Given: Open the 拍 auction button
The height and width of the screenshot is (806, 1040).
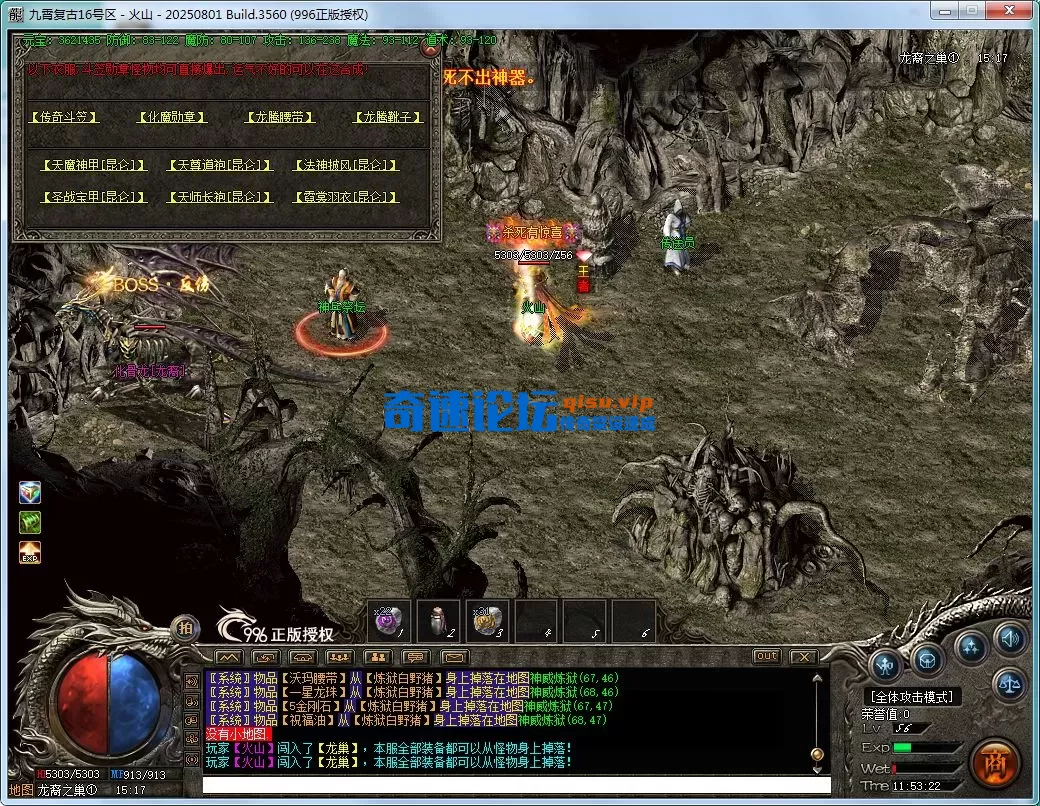Looking at the screenshot, I should (185, 628).
